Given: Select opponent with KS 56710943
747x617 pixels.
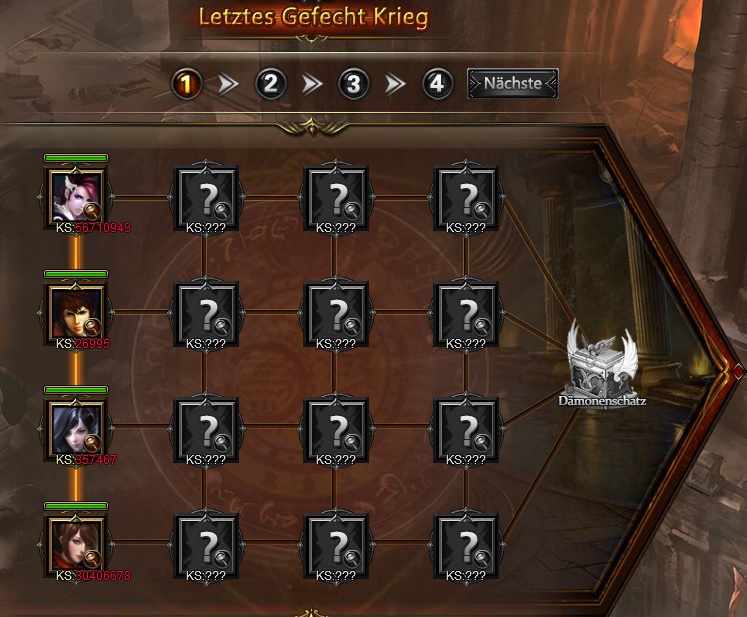Looking at the screenshot, I should click(x=76, y=196).
